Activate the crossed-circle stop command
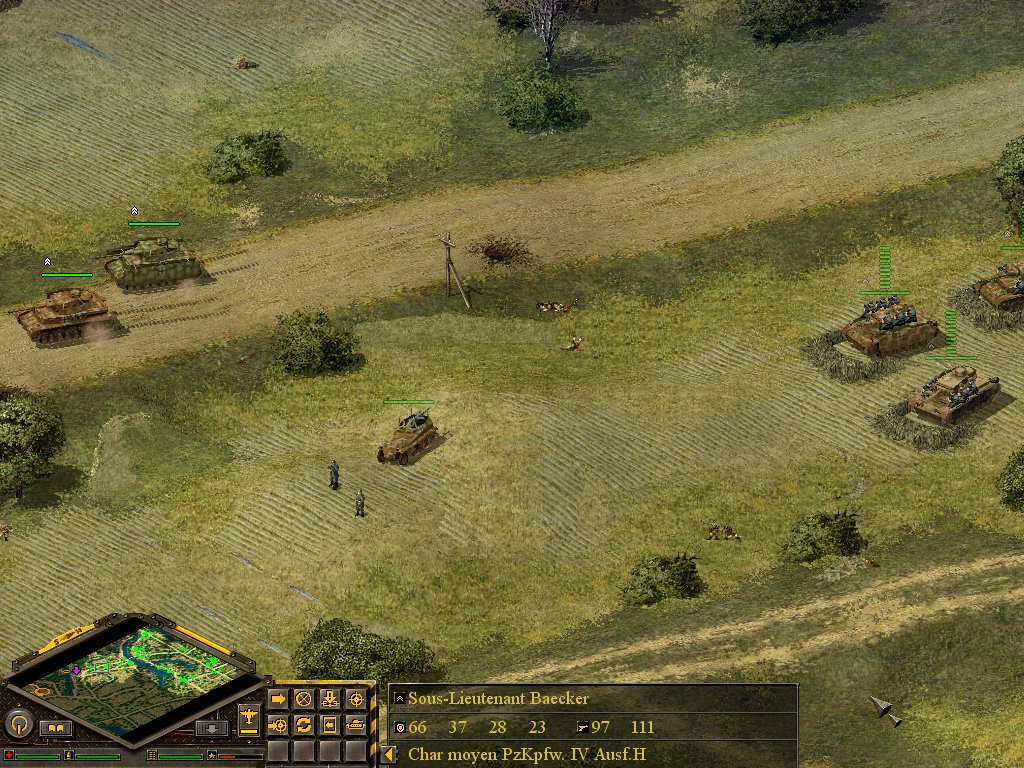 point(303,699)
